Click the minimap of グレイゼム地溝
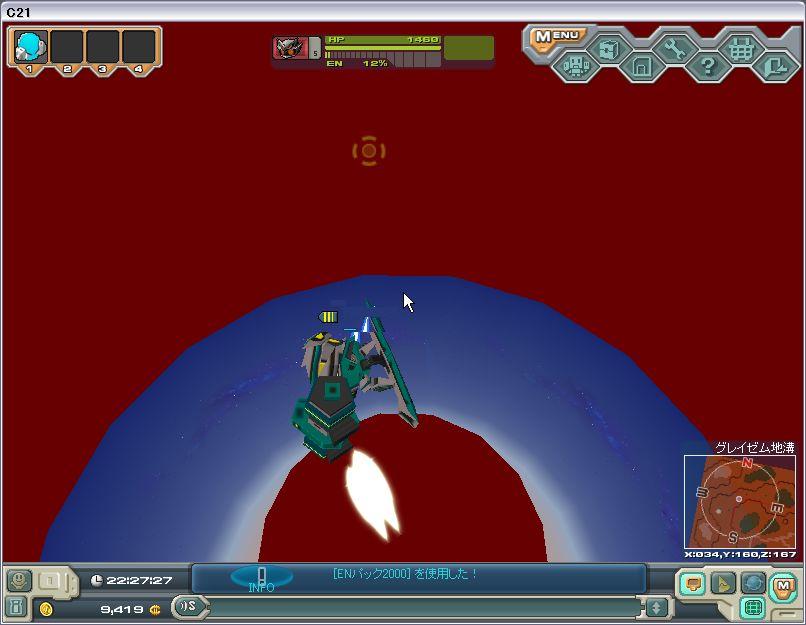This screenshot has width=806, height=625. coord(738,502)
